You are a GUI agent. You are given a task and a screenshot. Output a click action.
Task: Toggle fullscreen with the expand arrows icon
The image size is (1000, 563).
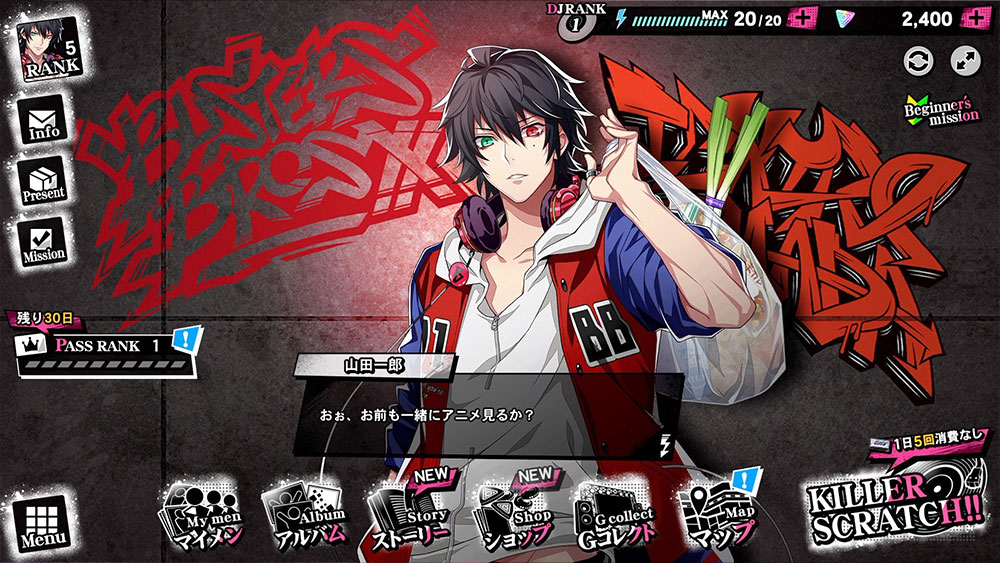tap(965, 60)
